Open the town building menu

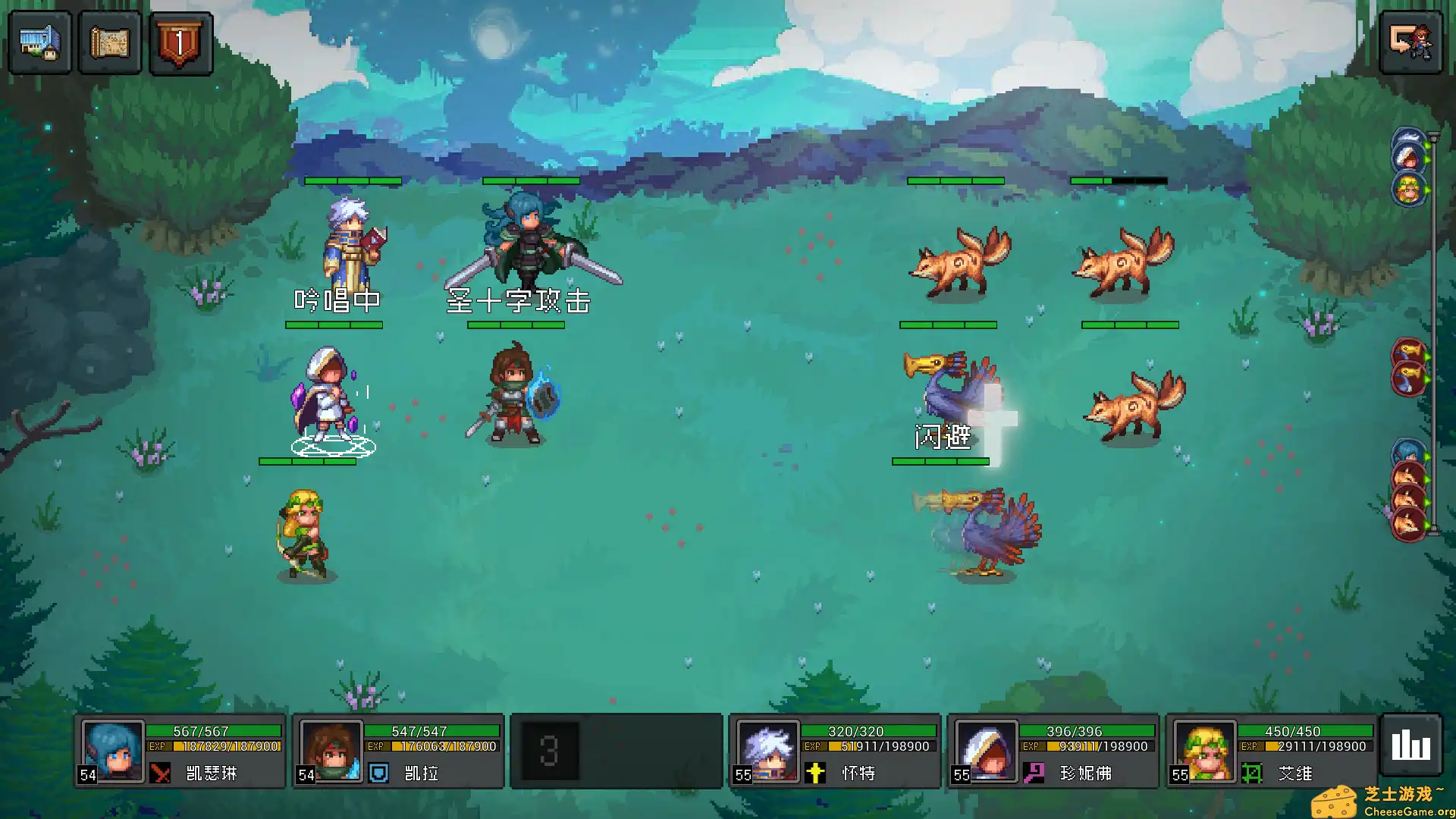point(40,43)
